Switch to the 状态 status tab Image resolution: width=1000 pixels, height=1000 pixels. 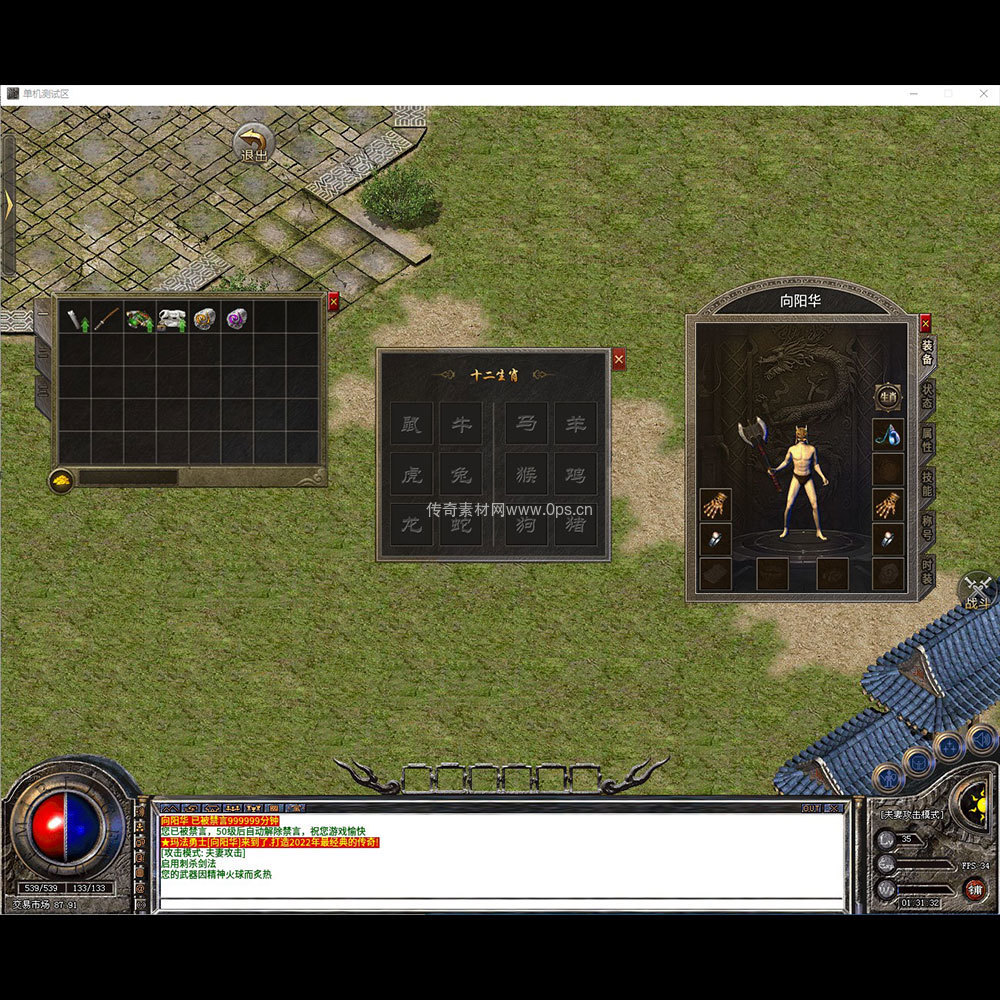(x=927, y=393)
